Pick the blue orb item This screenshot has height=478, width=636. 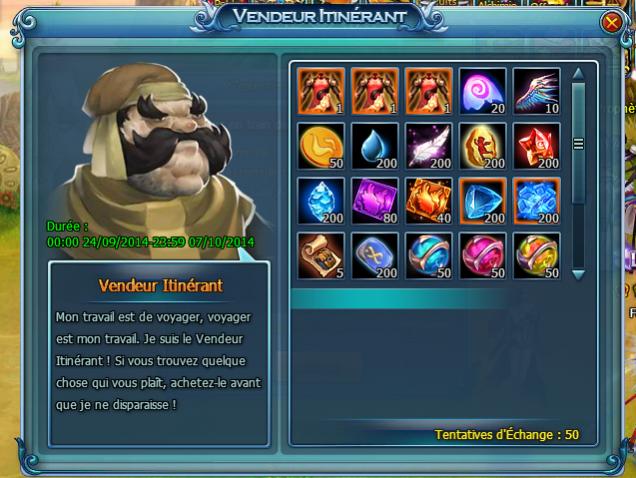coord(429,255)
